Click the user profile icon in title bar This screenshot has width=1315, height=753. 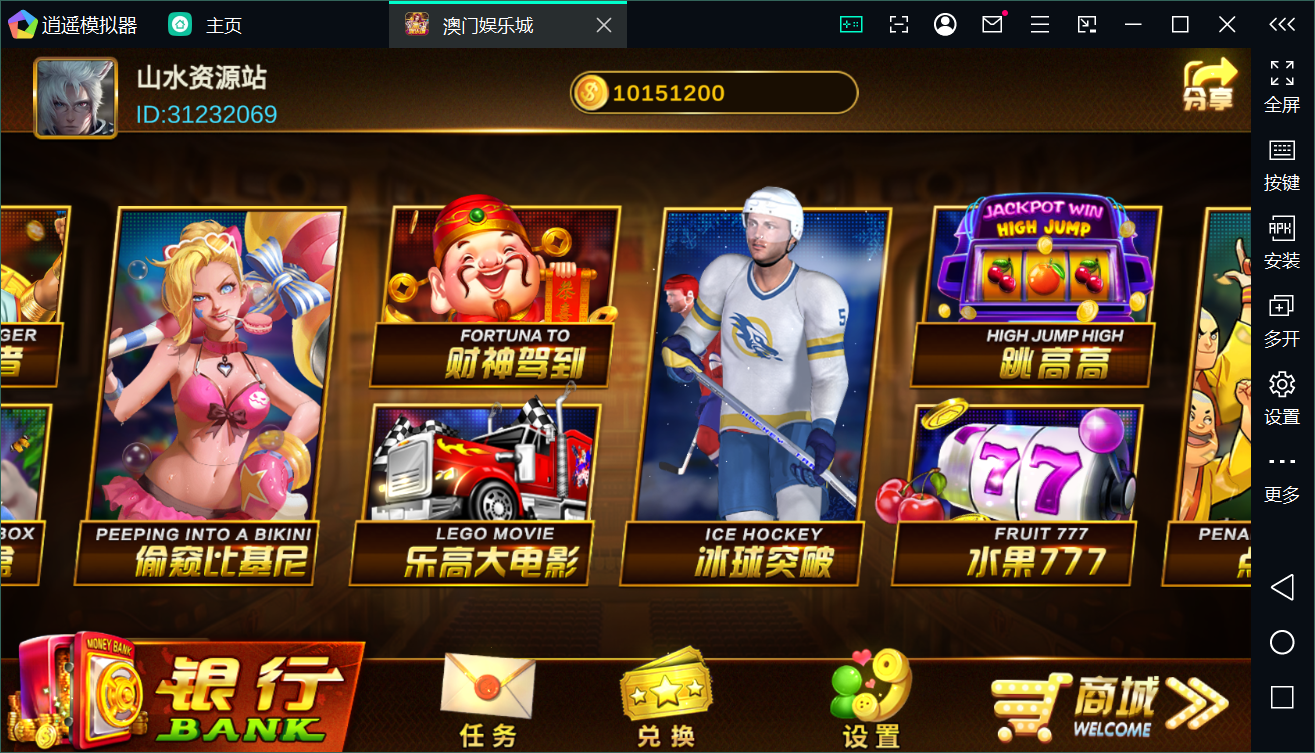coord(945,23)
